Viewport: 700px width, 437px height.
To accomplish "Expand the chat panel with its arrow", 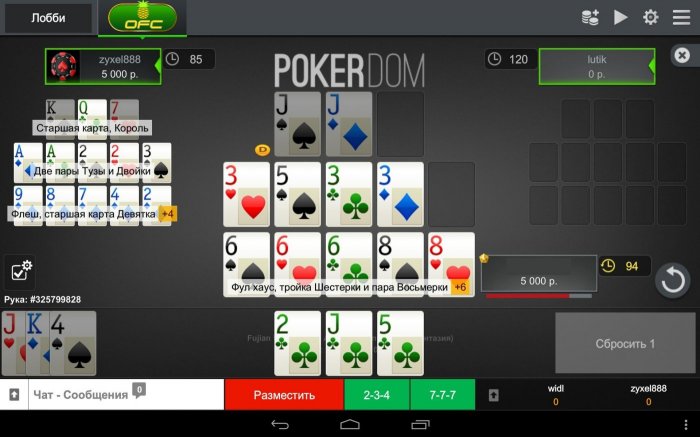I will click(15, 395).
